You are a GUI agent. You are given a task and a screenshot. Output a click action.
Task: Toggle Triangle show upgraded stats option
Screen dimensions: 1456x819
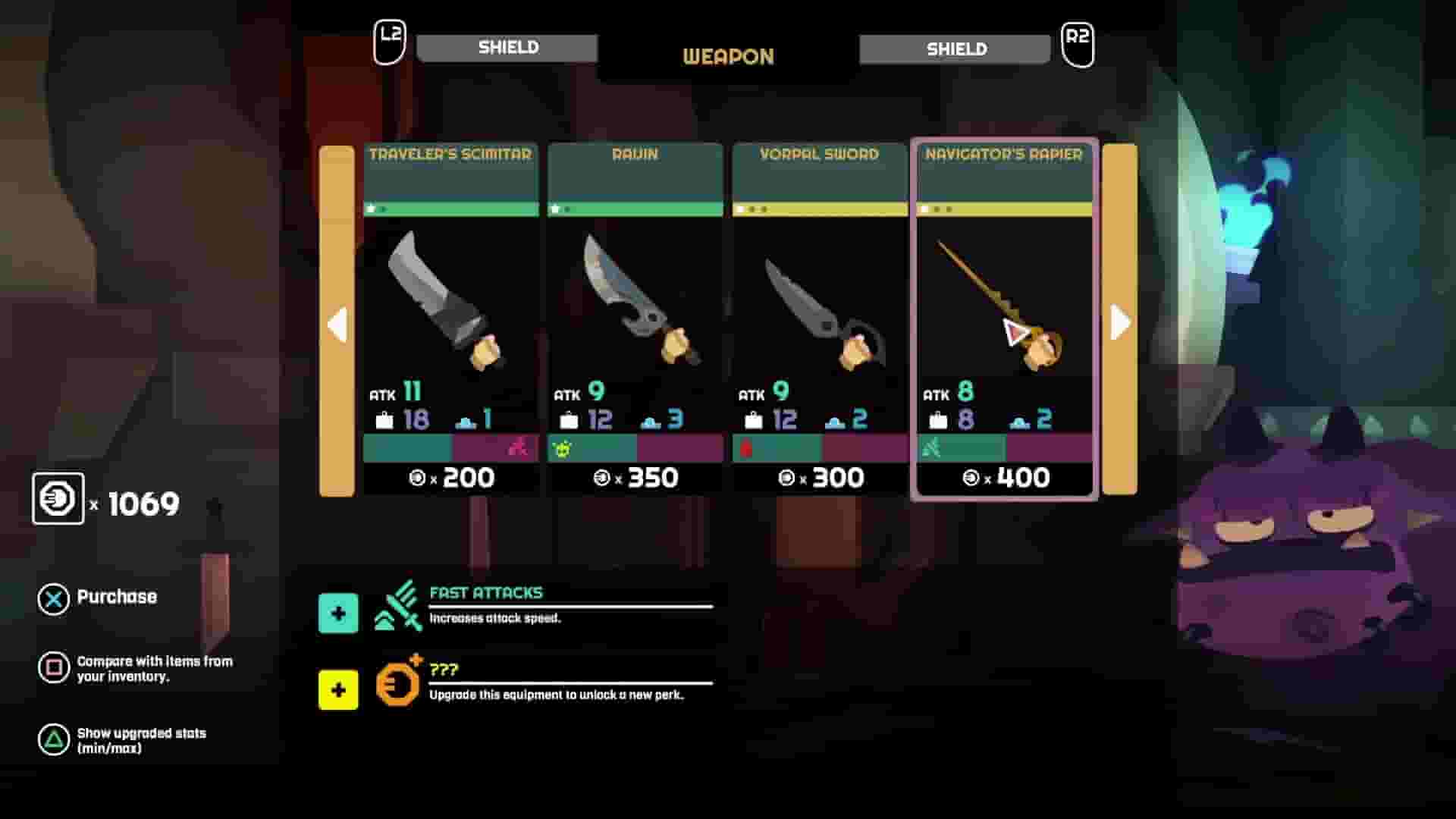(x=53, y=739)
